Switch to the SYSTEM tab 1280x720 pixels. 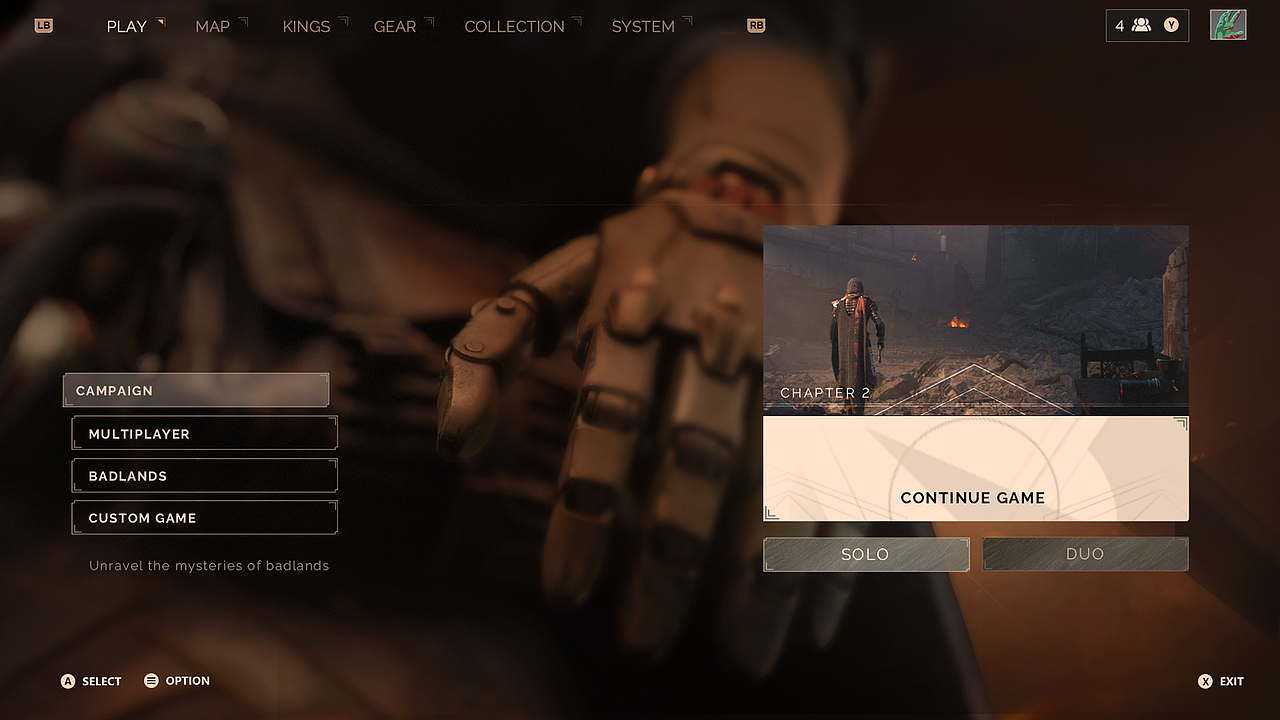click(643, 27)
